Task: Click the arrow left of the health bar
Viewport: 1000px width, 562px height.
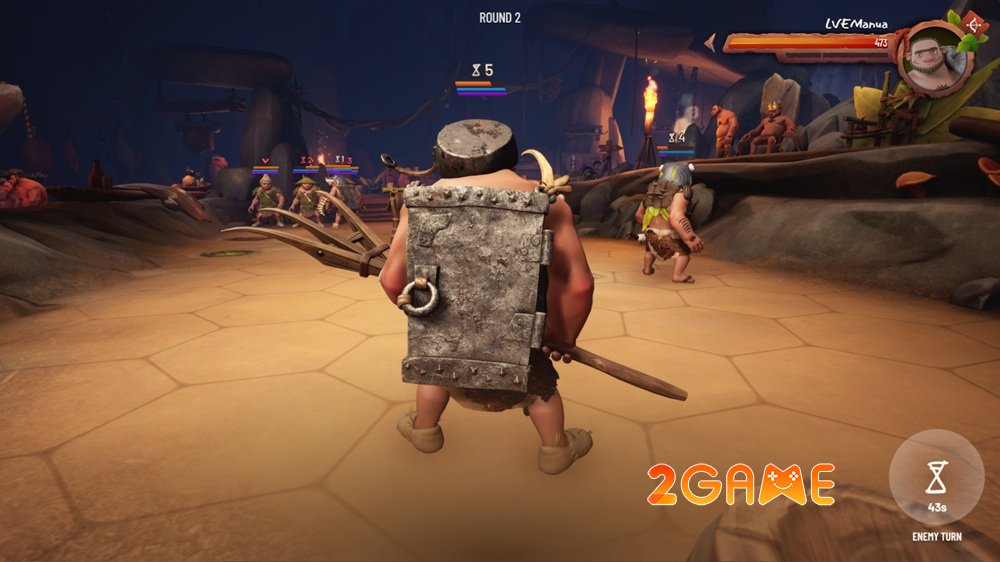Action: (x=711, y=42)
